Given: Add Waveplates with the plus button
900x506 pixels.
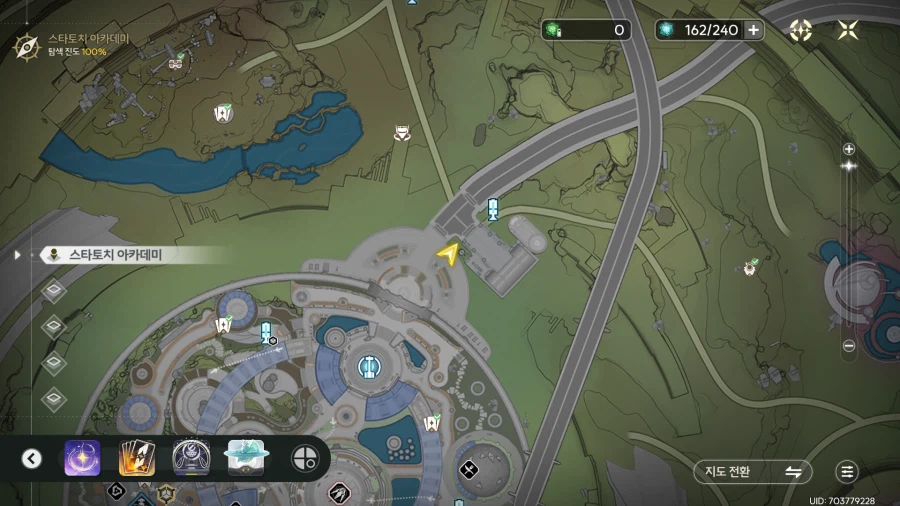Looking at the screenshot, I should [754, 30].
